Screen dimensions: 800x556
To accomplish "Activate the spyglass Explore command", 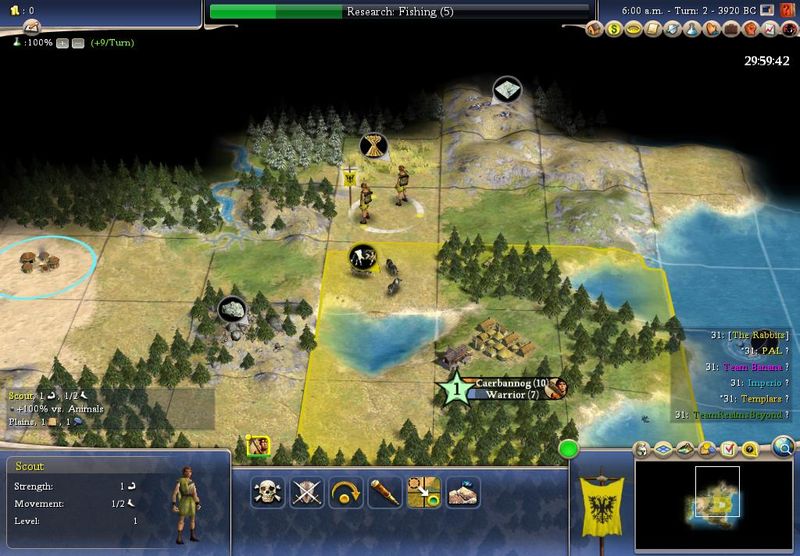I will click(x=384, y=492).
